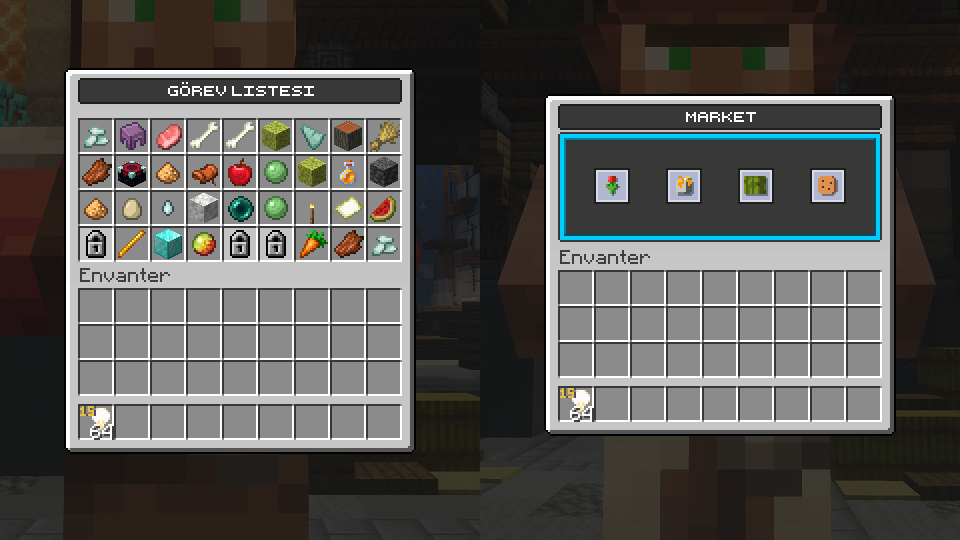960x540 pixels.
Task: Select the ender pearl slot
Action: point(240,208)
